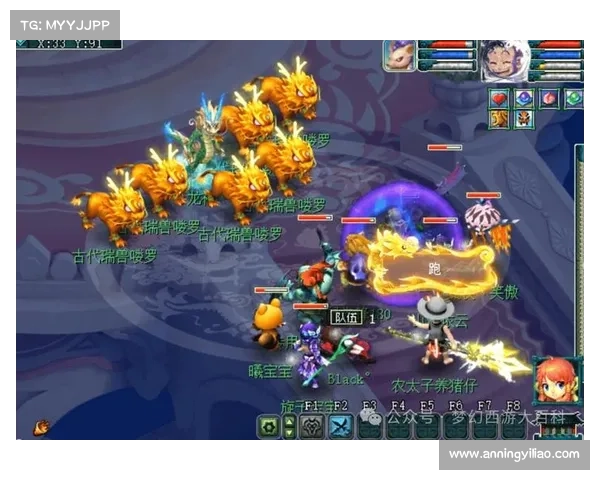Screen dimensions: 600x480
Task: Activate the F1 hotbar skill slot
Action: point(312,426)
